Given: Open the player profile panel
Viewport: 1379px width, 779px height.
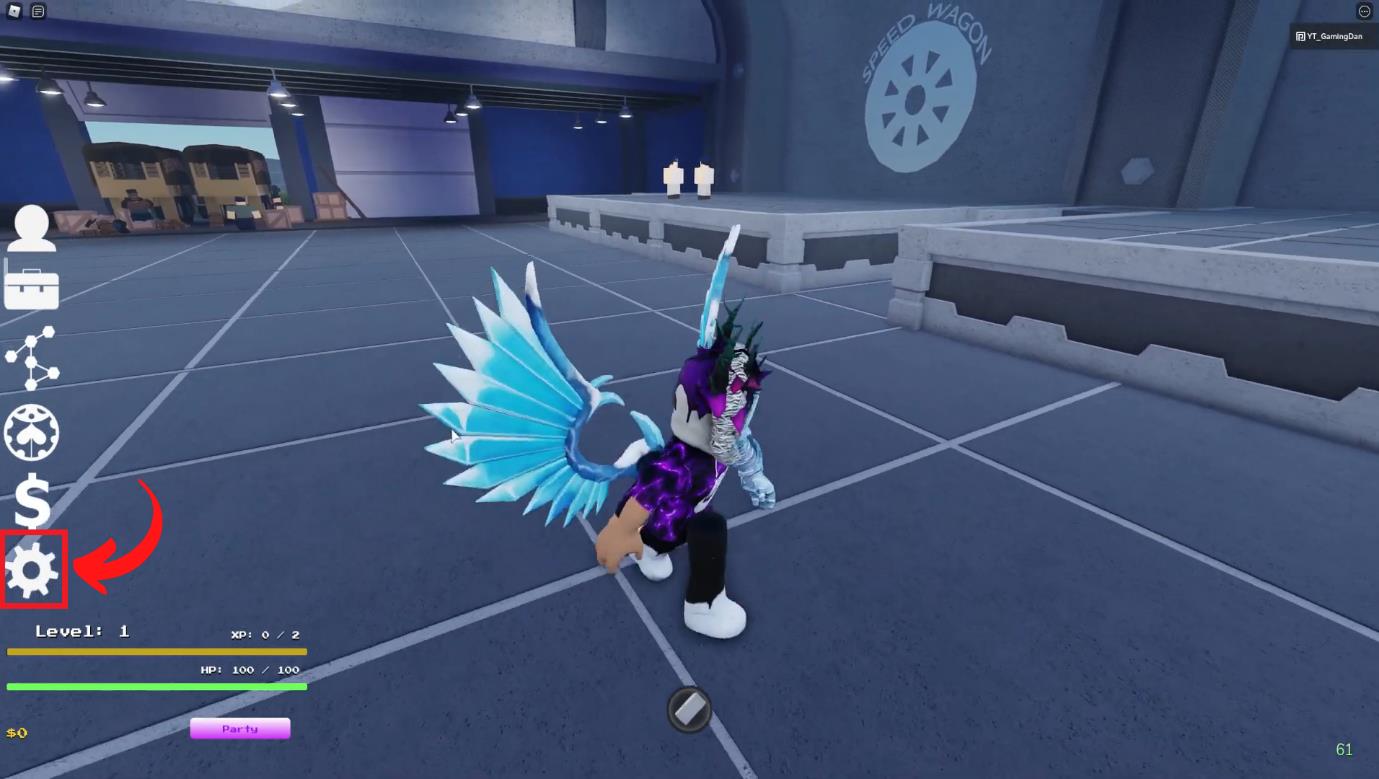Looking at the screenshot, I should click(31, 230).
